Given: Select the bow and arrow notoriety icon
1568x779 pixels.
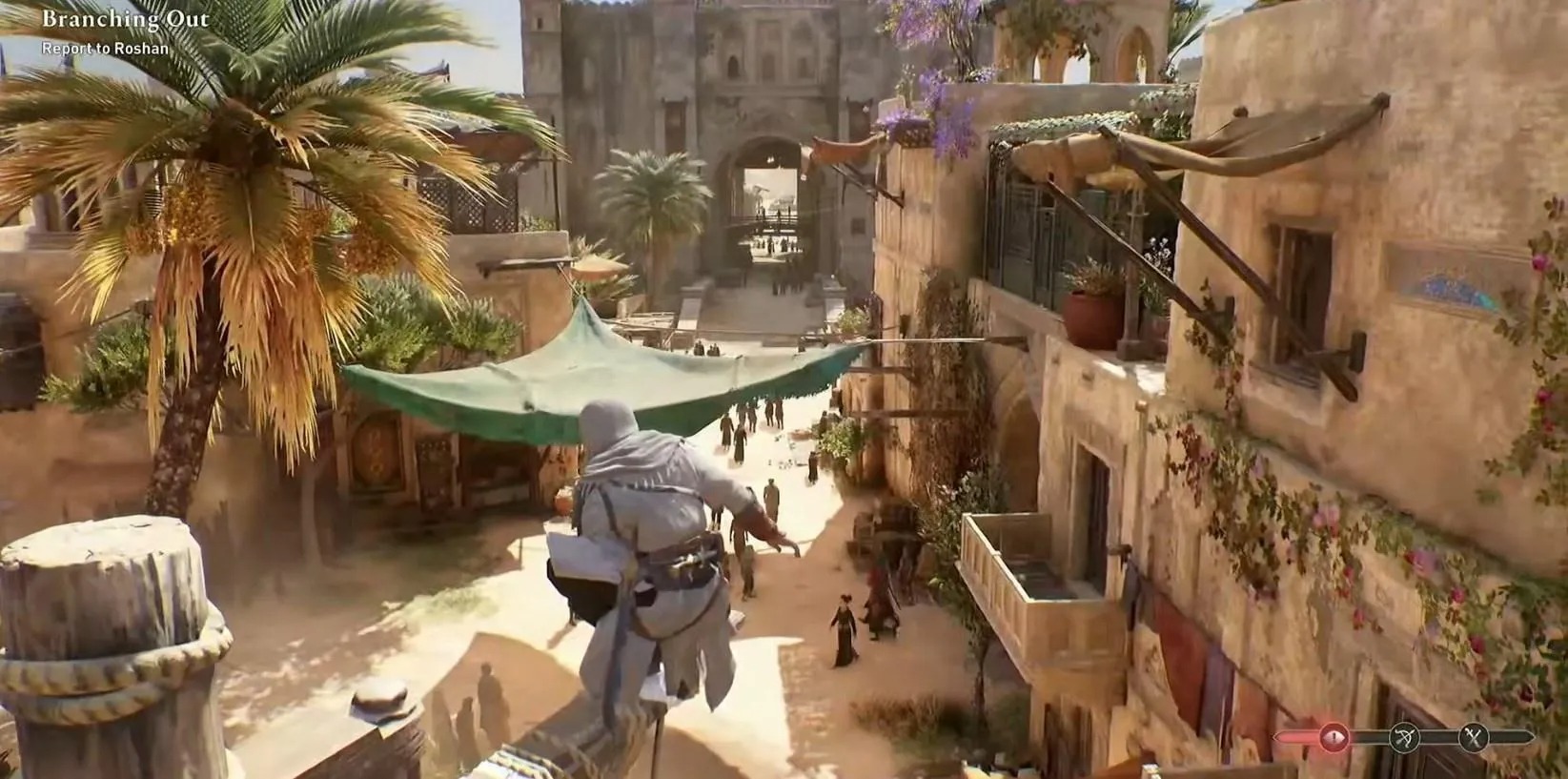Looking at the screenshot, I should click(x=1403, y=736).
